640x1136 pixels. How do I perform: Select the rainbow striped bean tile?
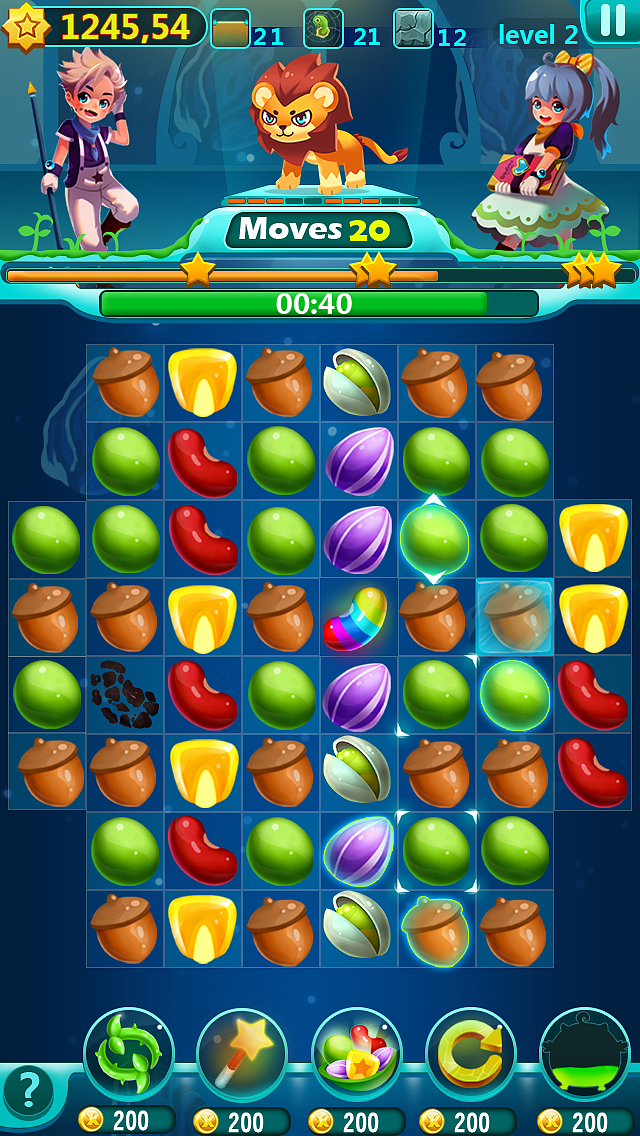click(358, 617)
